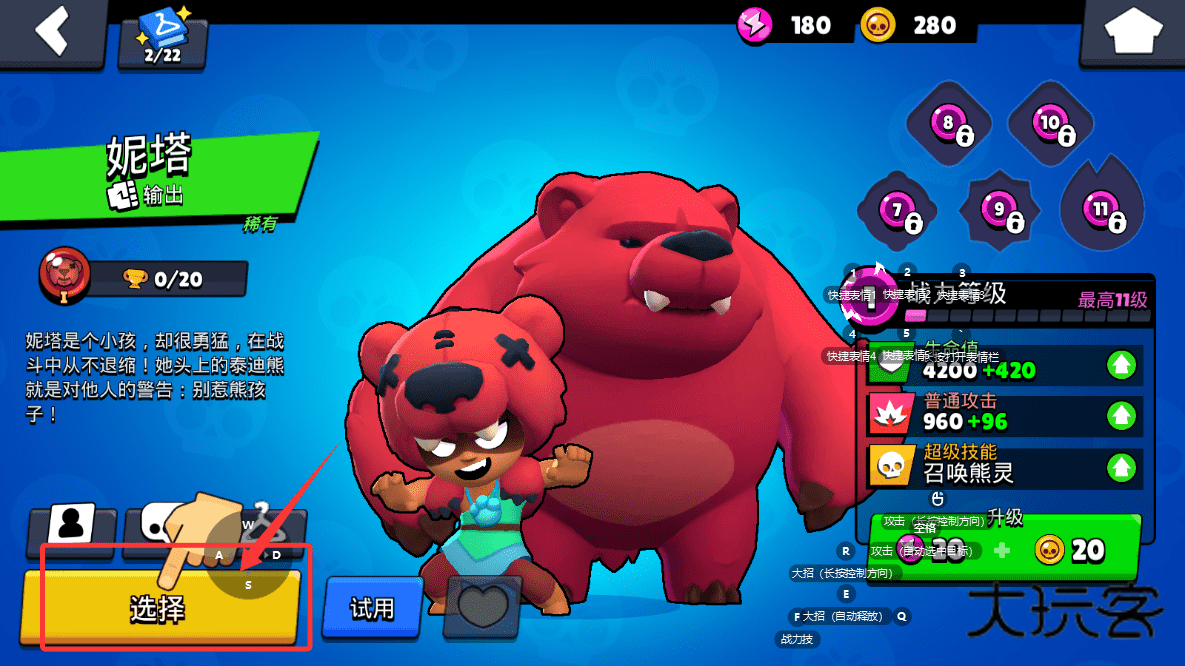Select Nita with the yellow 选择 button
This screenshot has height=666, width=1185.
[x=160, y=607]
